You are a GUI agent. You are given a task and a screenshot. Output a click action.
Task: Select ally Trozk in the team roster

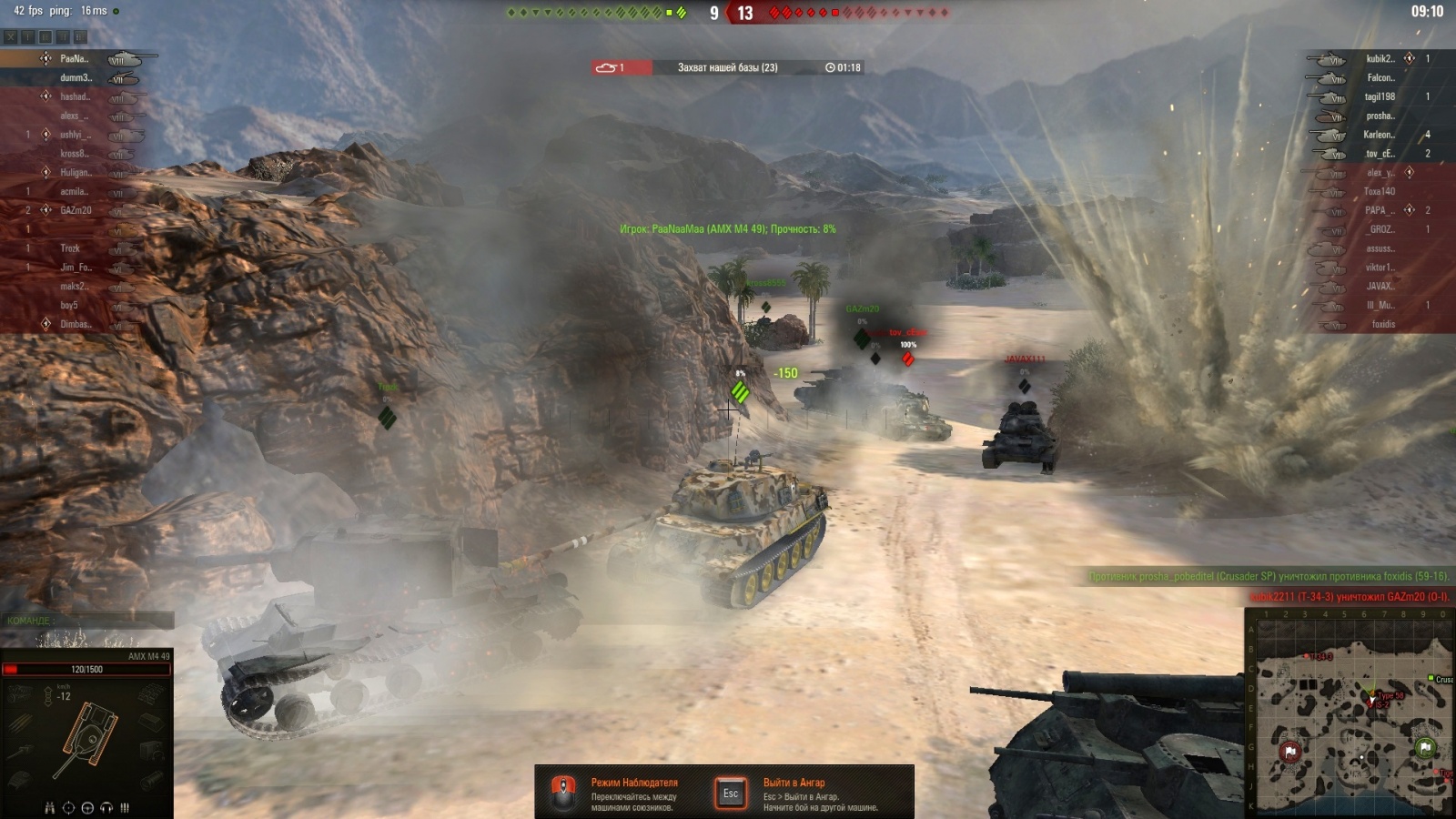click(70, 248)
